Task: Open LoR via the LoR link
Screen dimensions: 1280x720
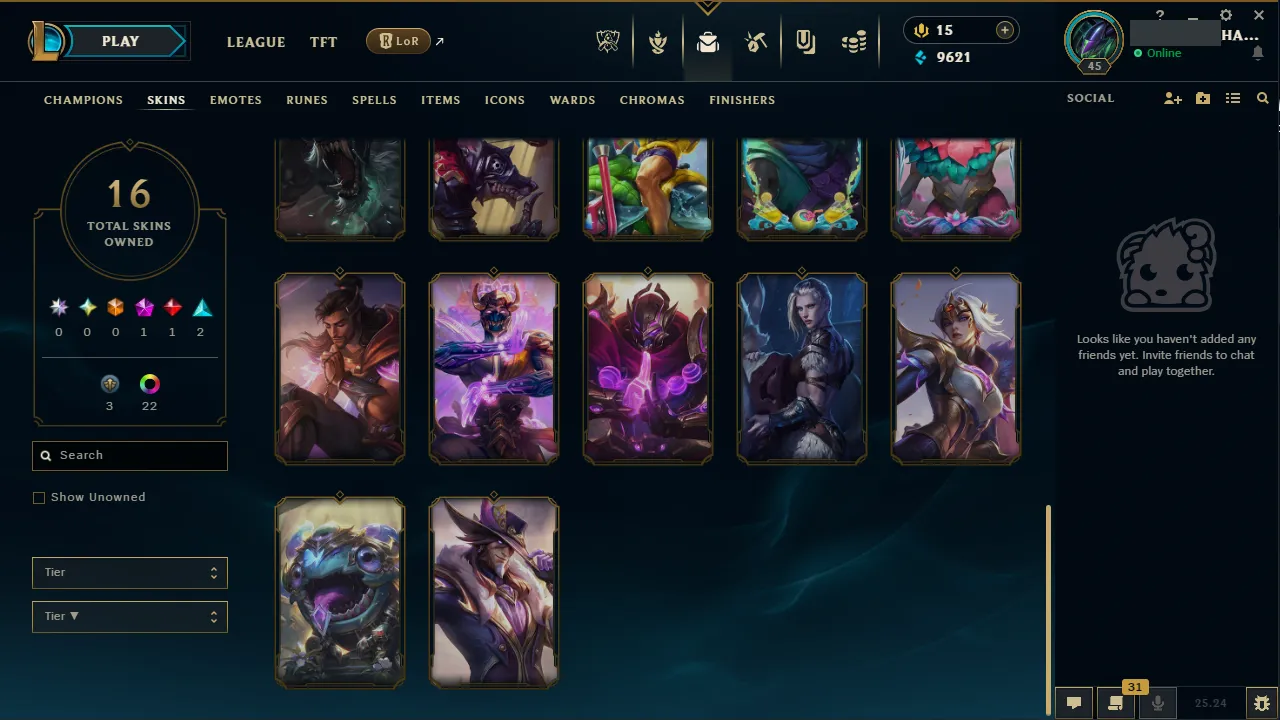Action: click(398, 41)
